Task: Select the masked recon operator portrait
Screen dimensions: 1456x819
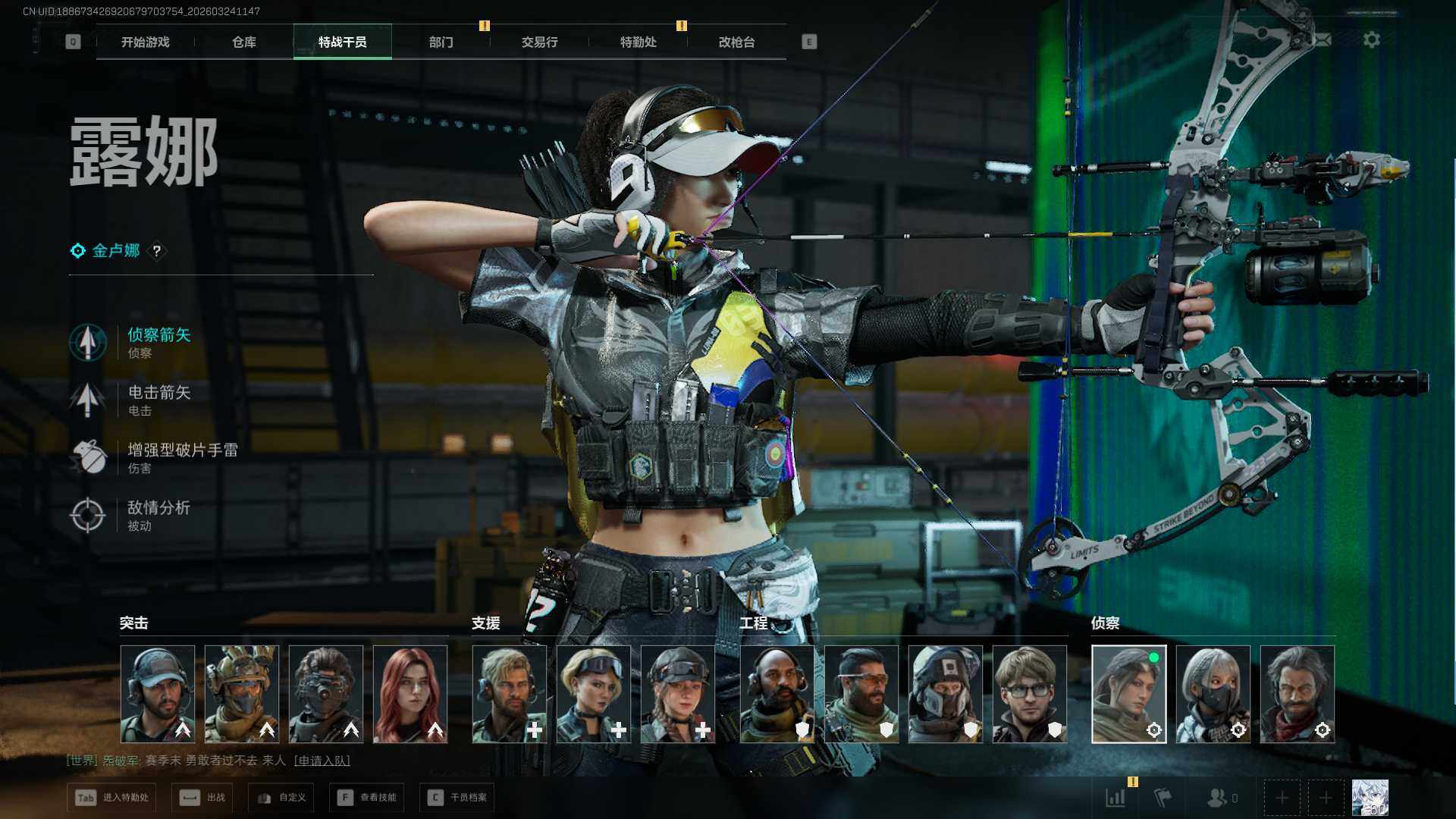Action: coord(1213,694)
